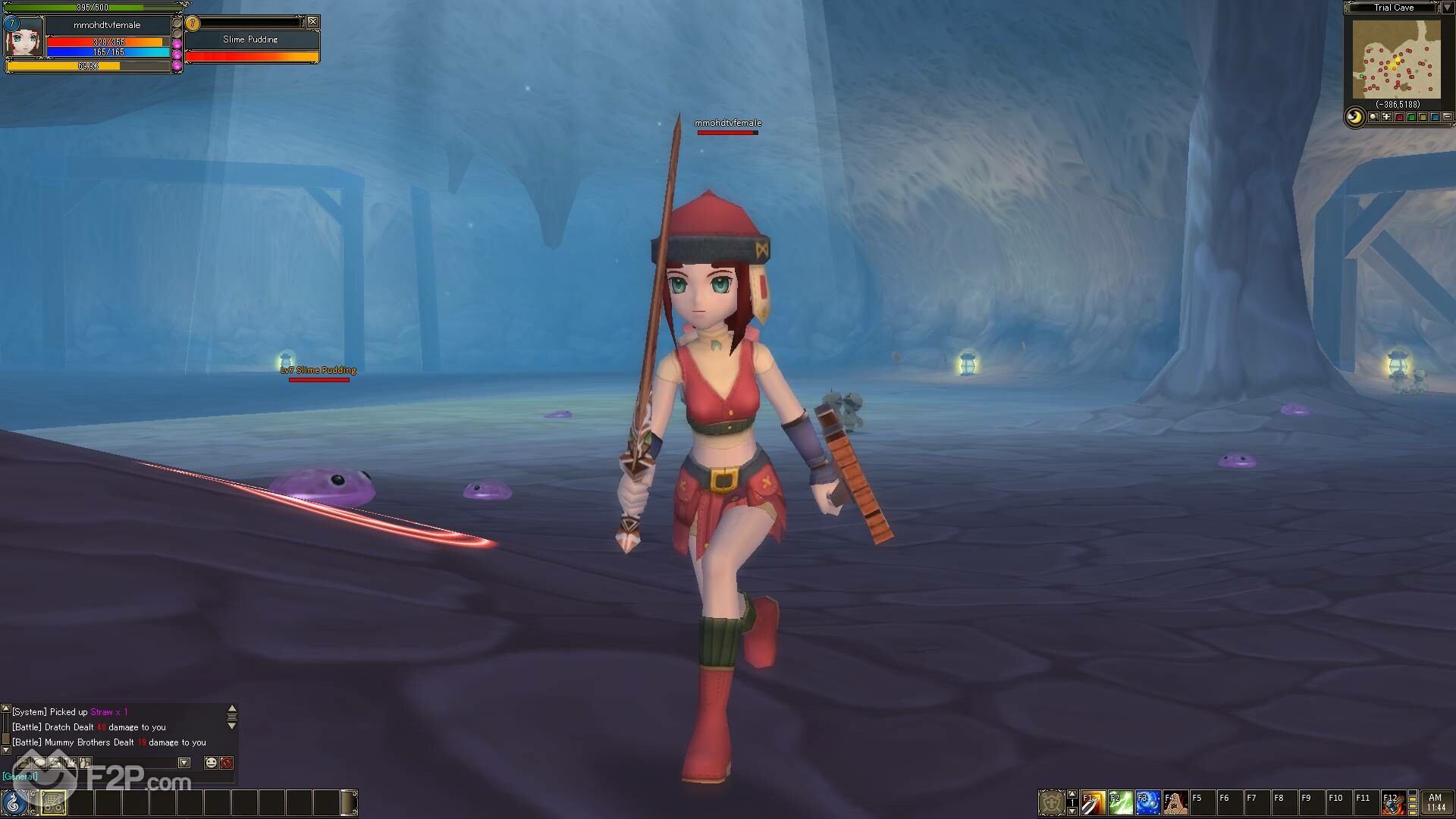Image resolution: width=1456 pixels, height=819 pixels.
Task: Toggle the blue minimap filter
Action: pyautogui.click(x=1435, y=118)
